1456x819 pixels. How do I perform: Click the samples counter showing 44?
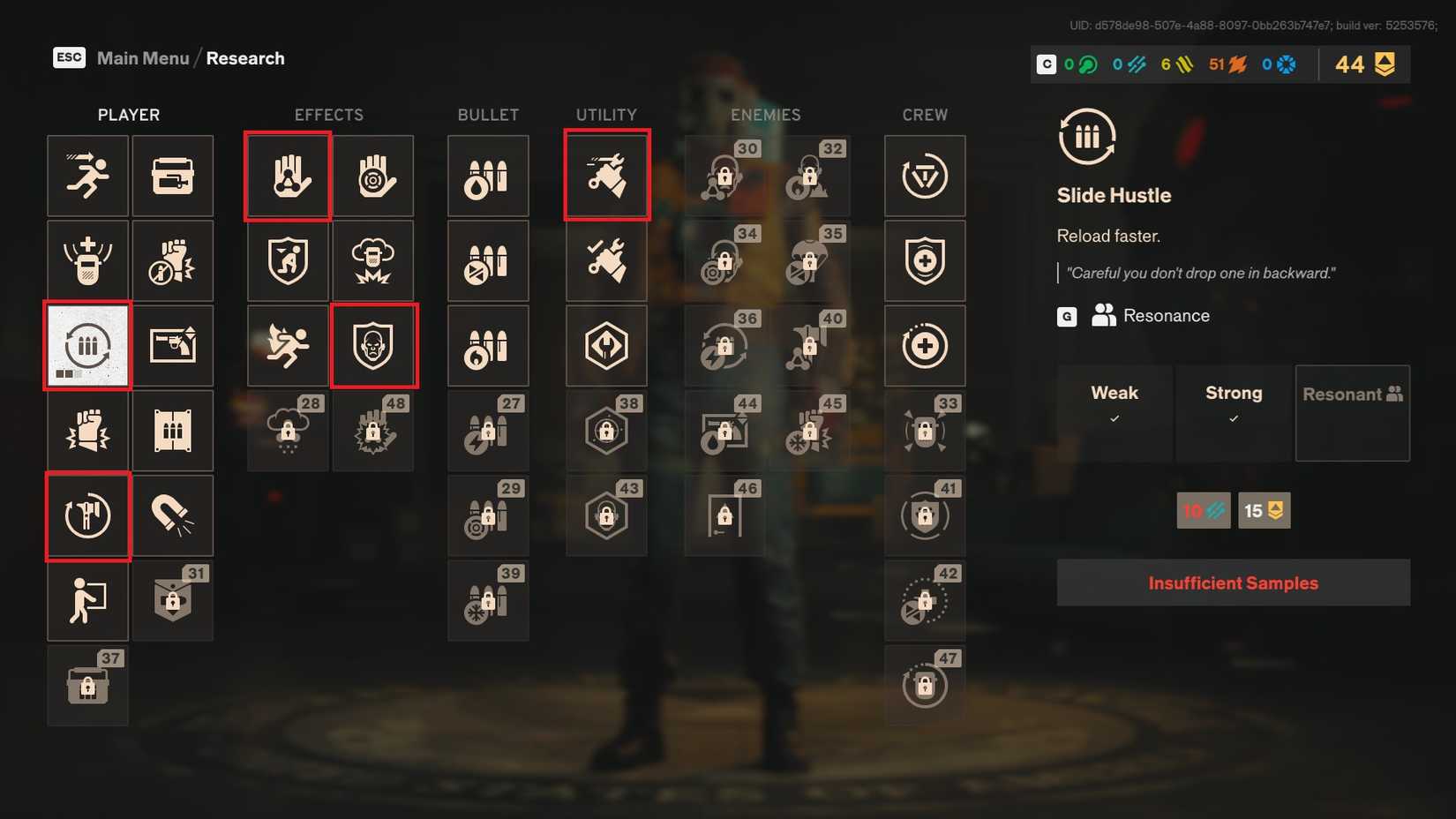1362,64
